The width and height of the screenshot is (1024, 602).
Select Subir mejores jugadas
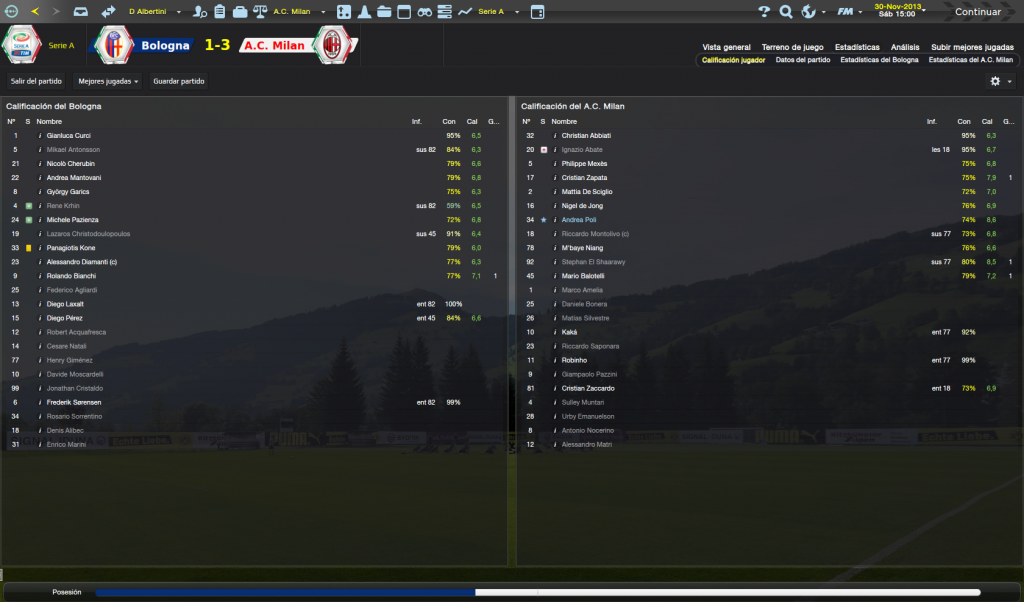click(972, 47)
